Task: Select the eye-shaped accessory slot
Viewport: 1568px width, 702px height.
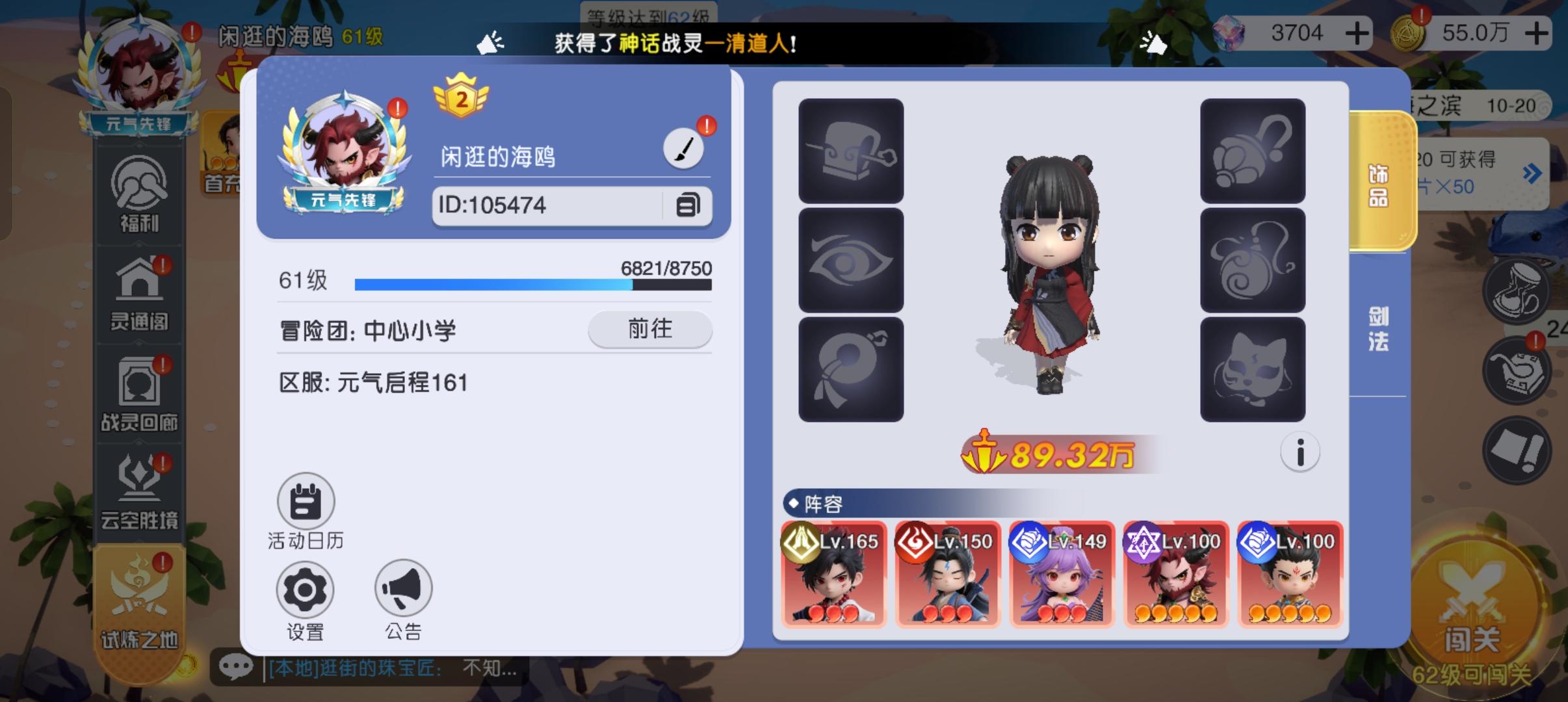Action: (x=854, y=258)
